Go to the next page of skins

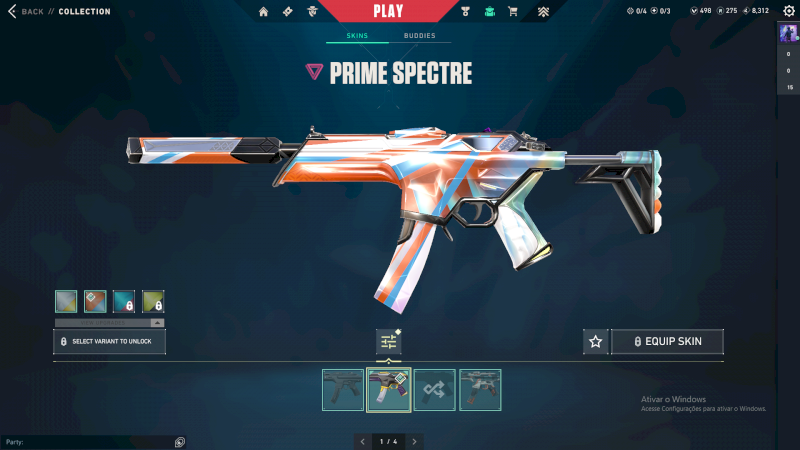click(x=414, y=441)
